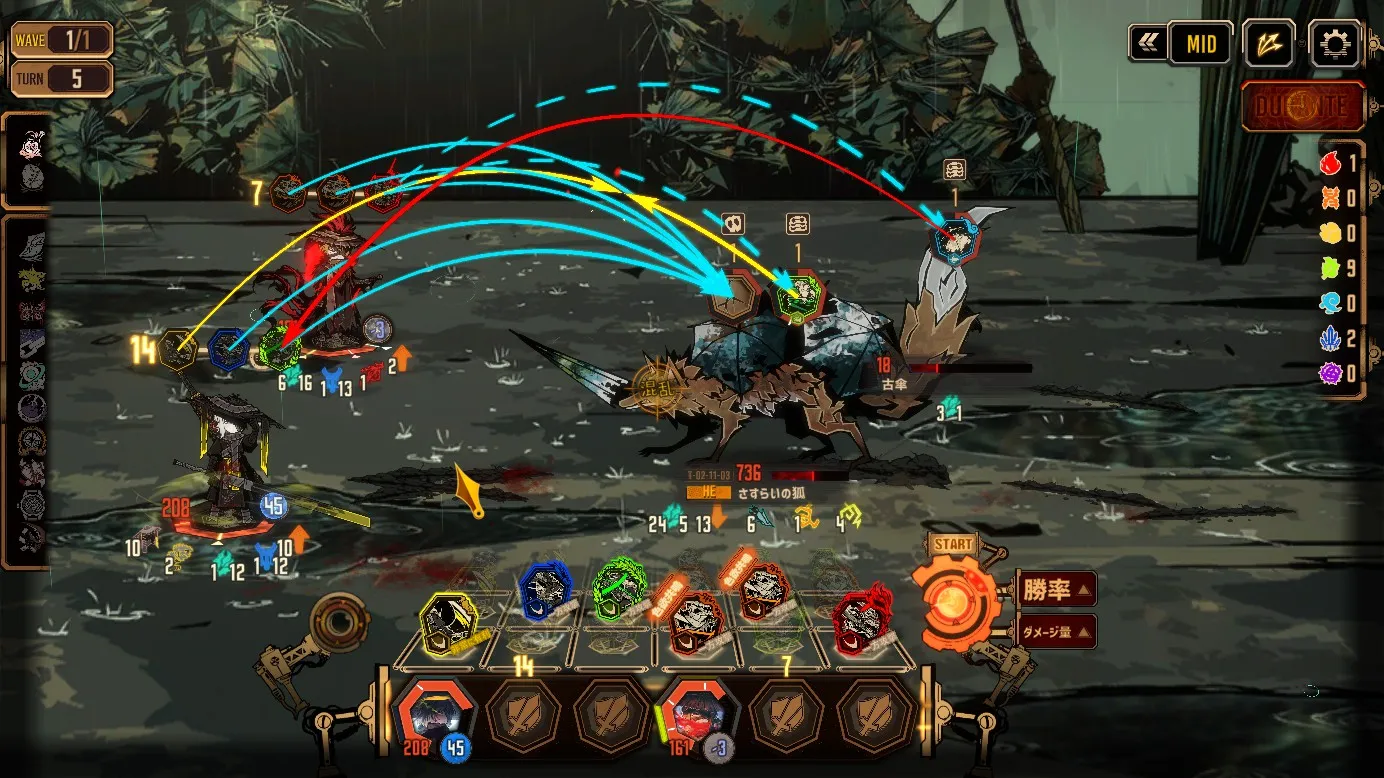Image resolution: width=1384 pixels, height=778 pixels.
Task: Toggle the triple-arrow button next to settings
Action: pyautogui.click(x=1269, y=44)
